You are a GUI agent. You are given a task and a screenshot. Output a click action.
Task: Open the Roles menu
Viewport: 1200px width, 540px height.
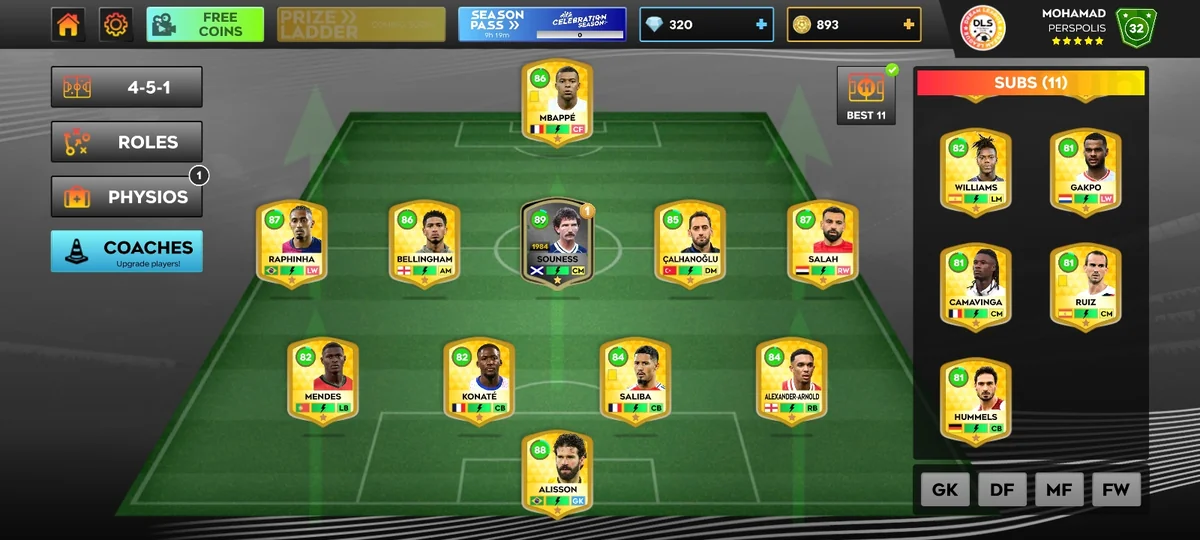coord(127,142)
